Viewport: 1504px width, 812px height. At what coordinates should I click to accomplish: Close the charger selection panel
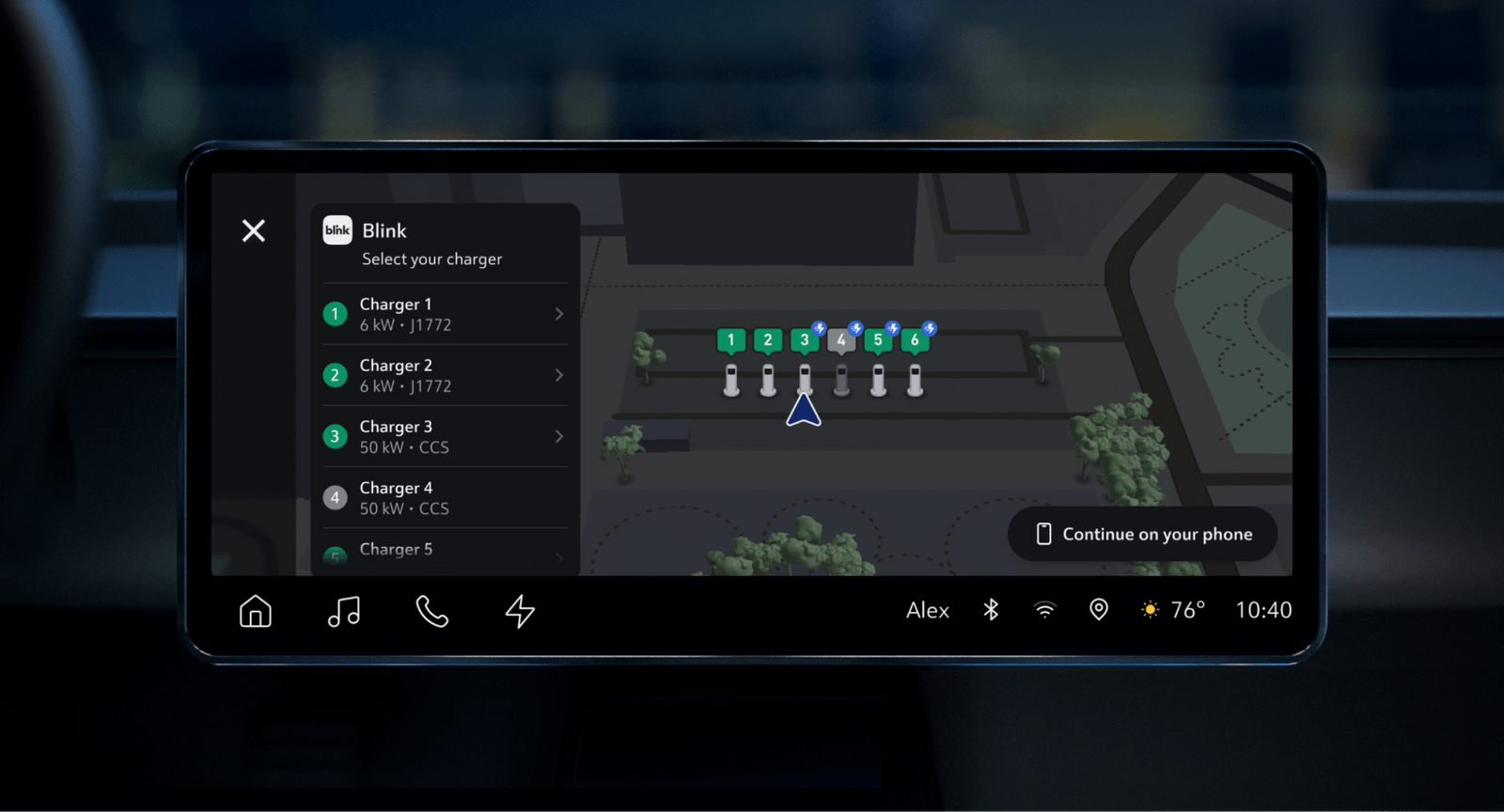click(x=253, y=230)
